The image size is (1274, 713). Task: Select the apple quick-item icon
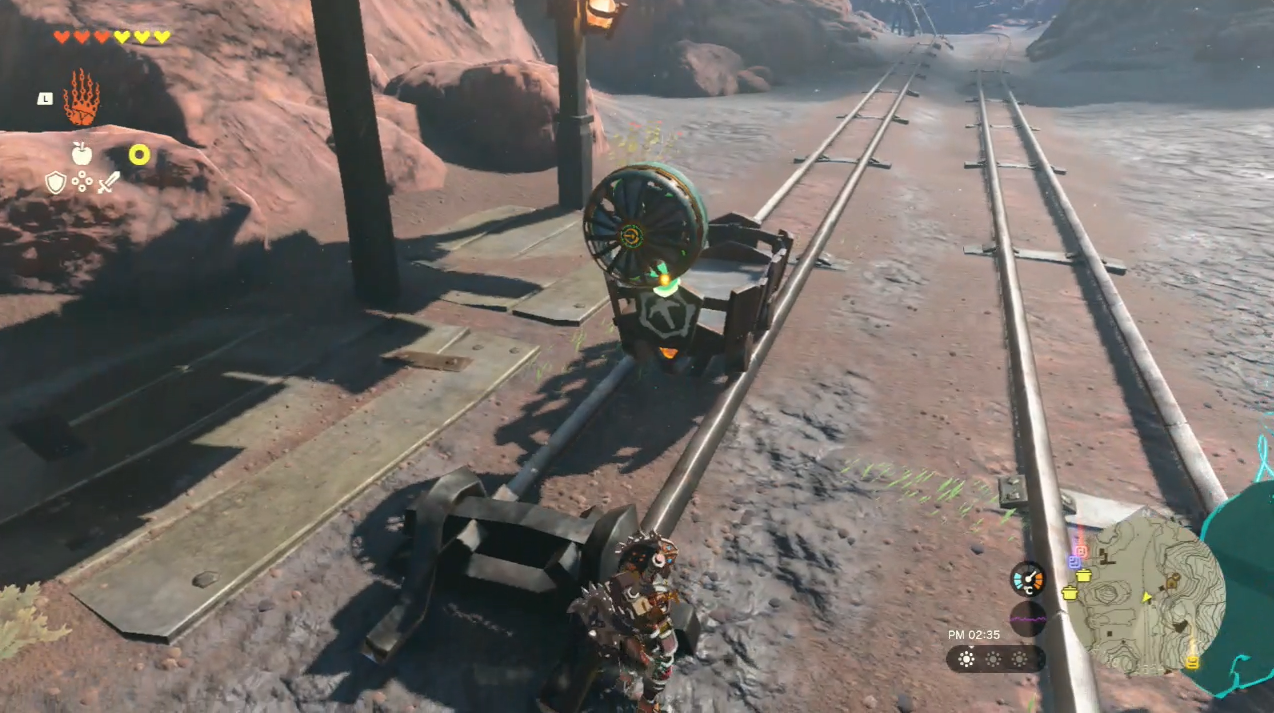pyautogui.click(x=82, y=153)
